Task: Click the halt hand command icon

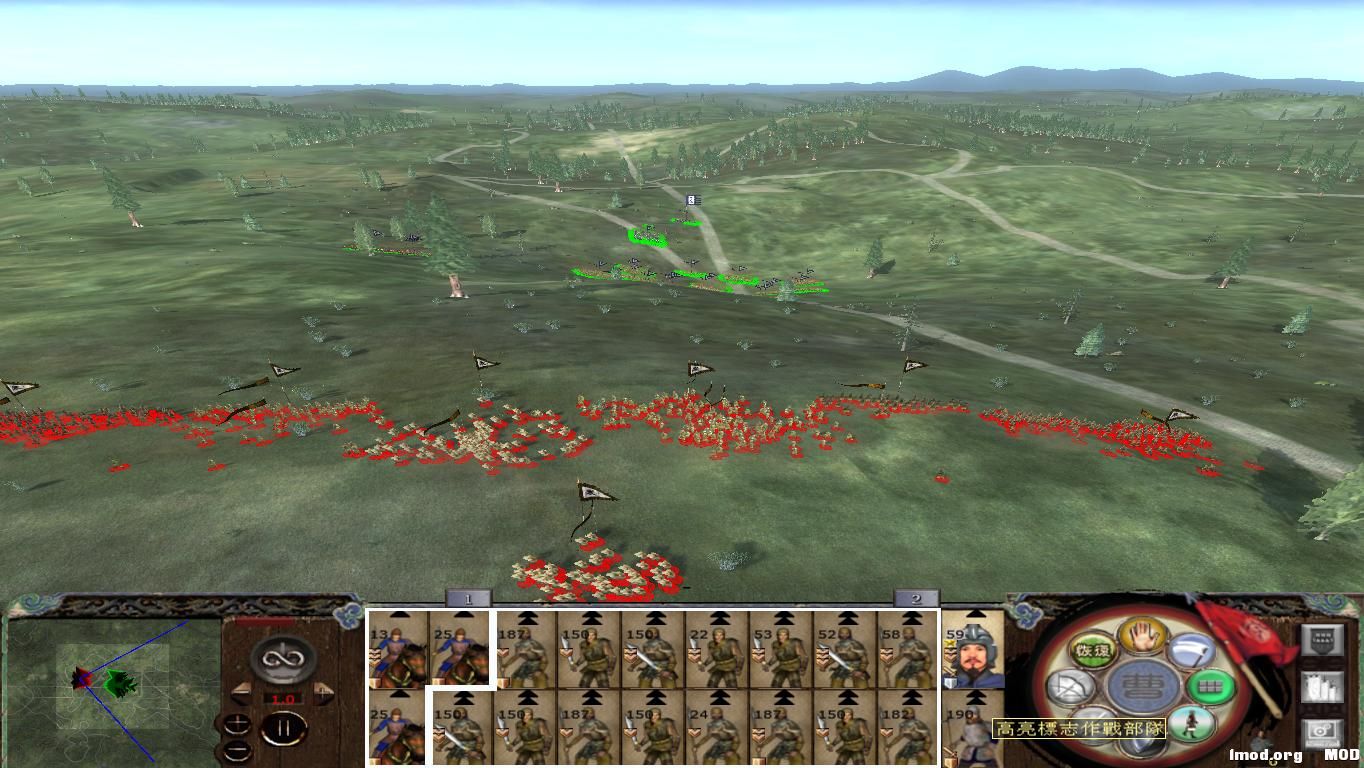Action: point(1141,637)
